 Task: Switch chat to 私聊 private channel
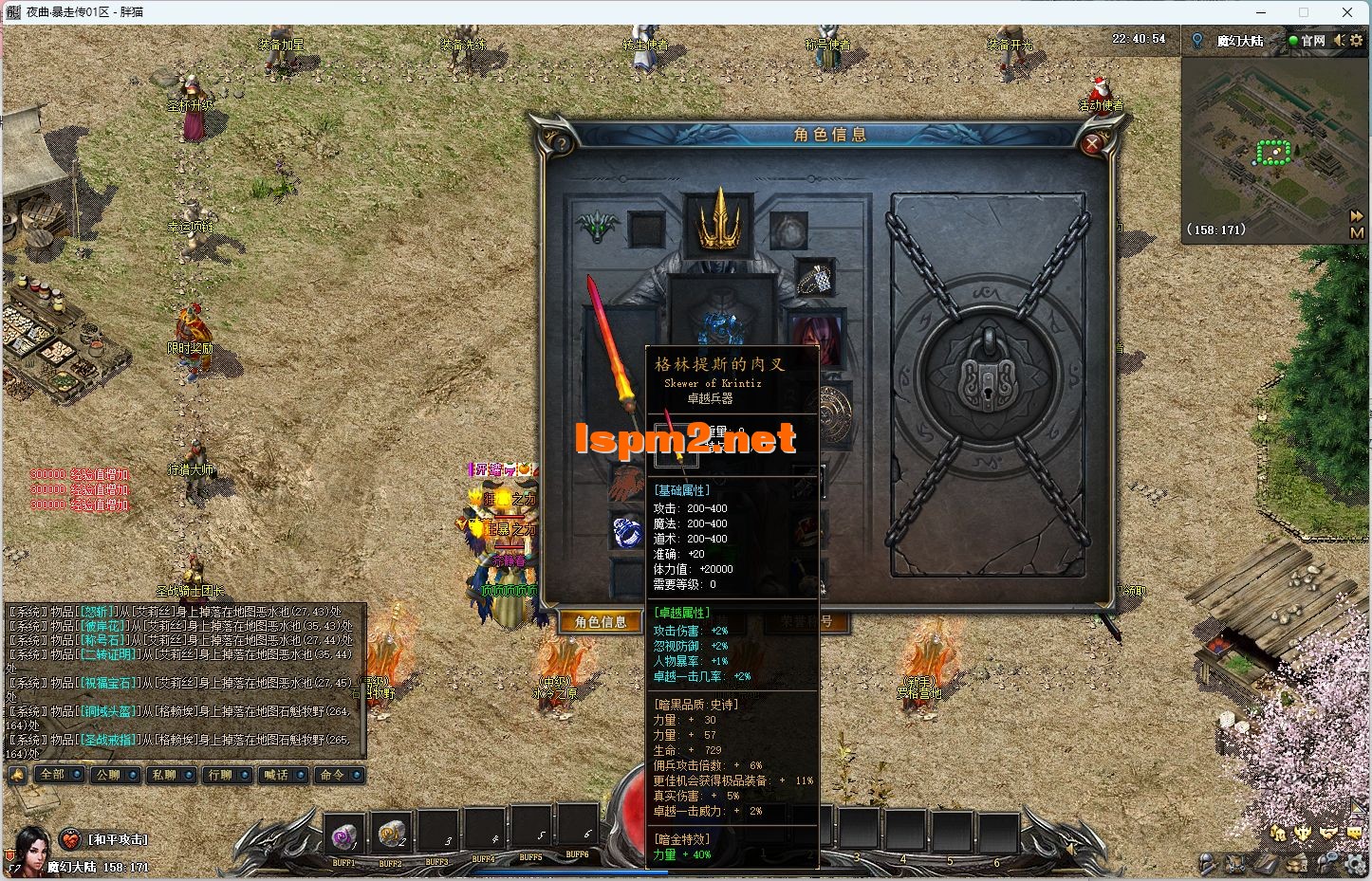pyautogui.click(x=164, y=775)
